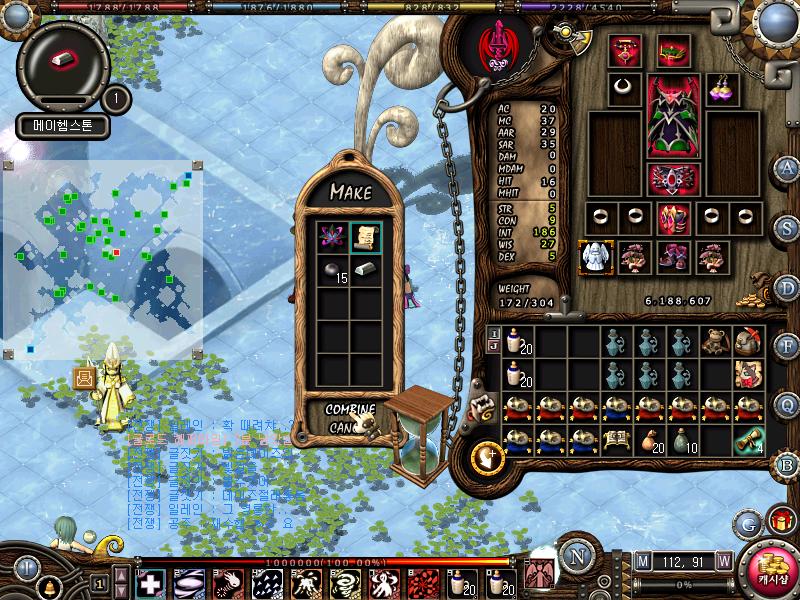Select the teddy bear inventory item

(x=713, y=342)
